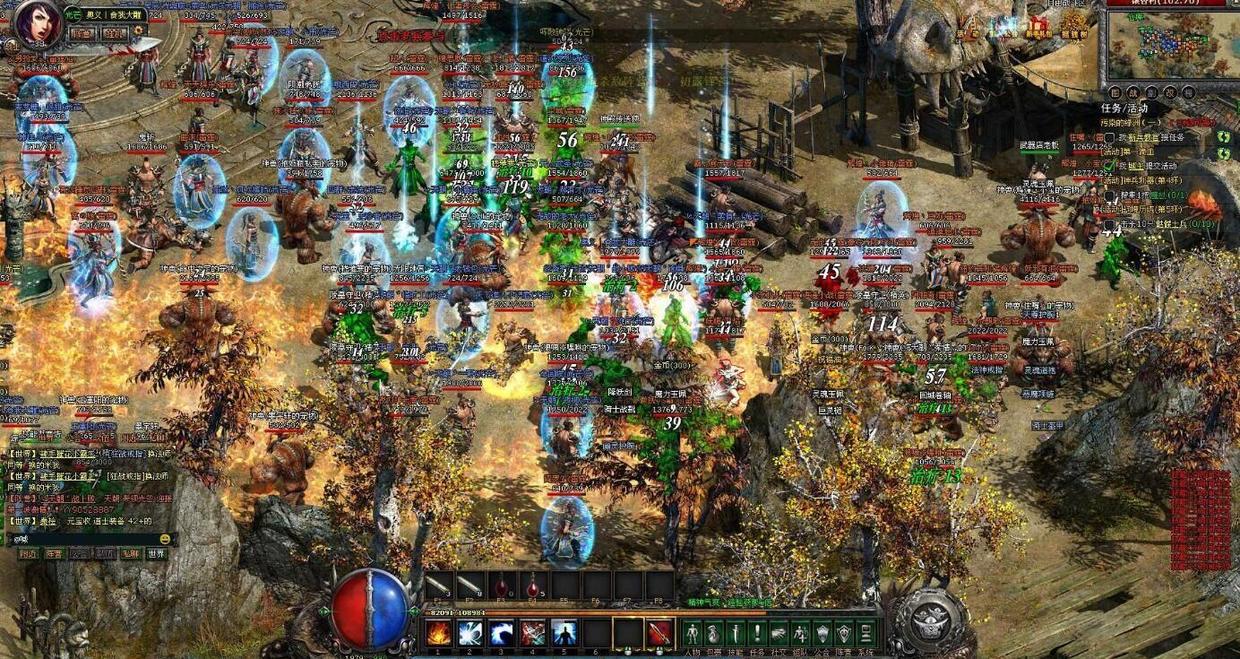Image resolution: width=1240 pixels, height=659 pixels.
Task: Use the red potion in slot F4
Action: pyautogui.click(x=532, y=586)
